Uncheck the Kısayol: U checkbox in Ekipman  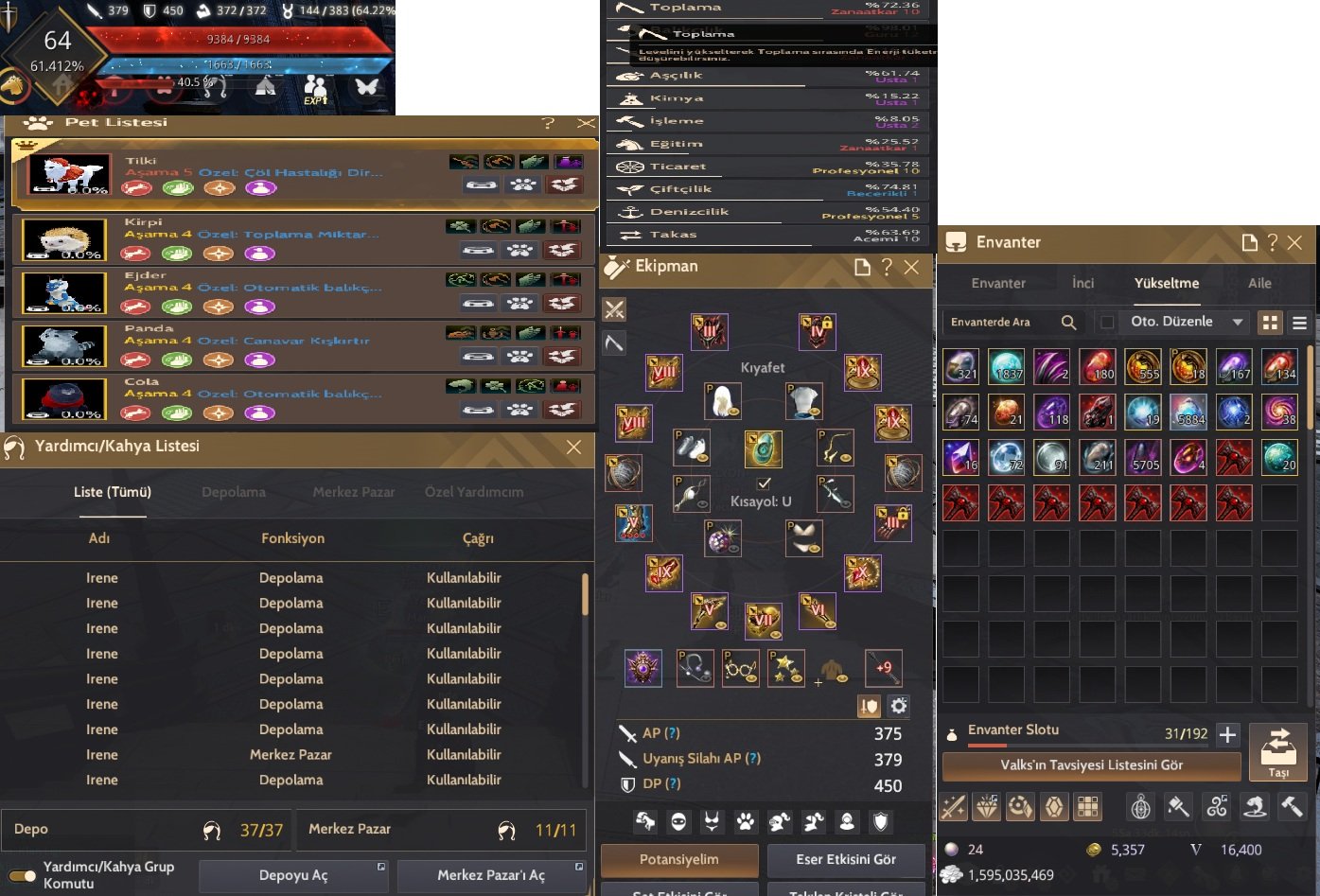tap(764, 482)
